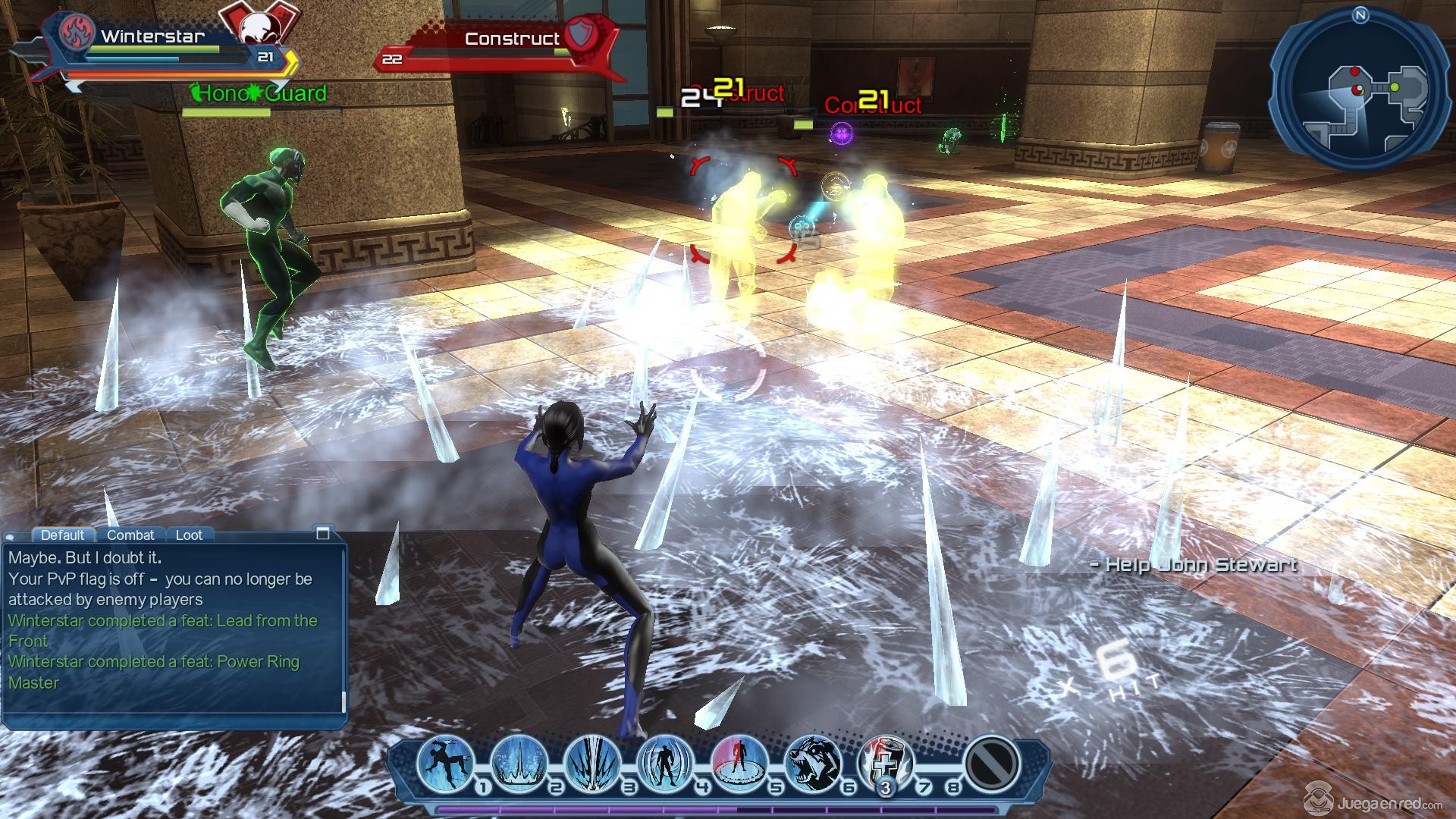Maximize the chat window
Image resolution: width=1456 pixels, height=819 pixels.
[322, 533]
